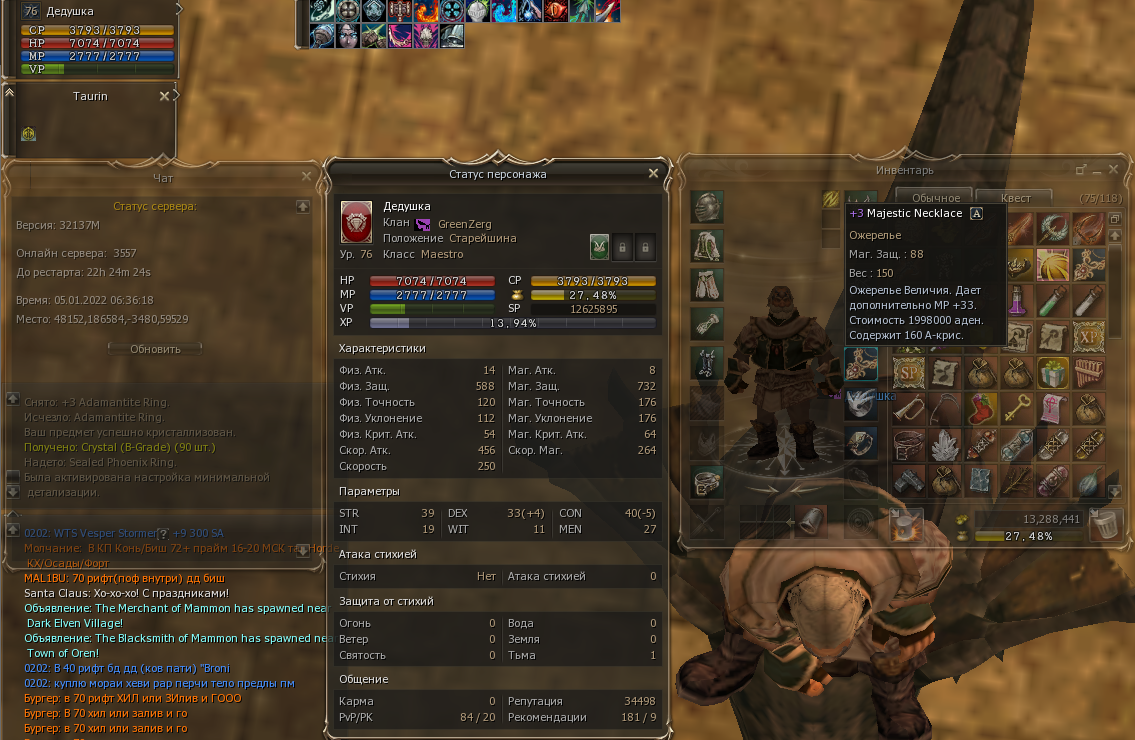Viewport: 1135px width, 740px height.
Task: Close the character status window
Action: tap(653, 173)
